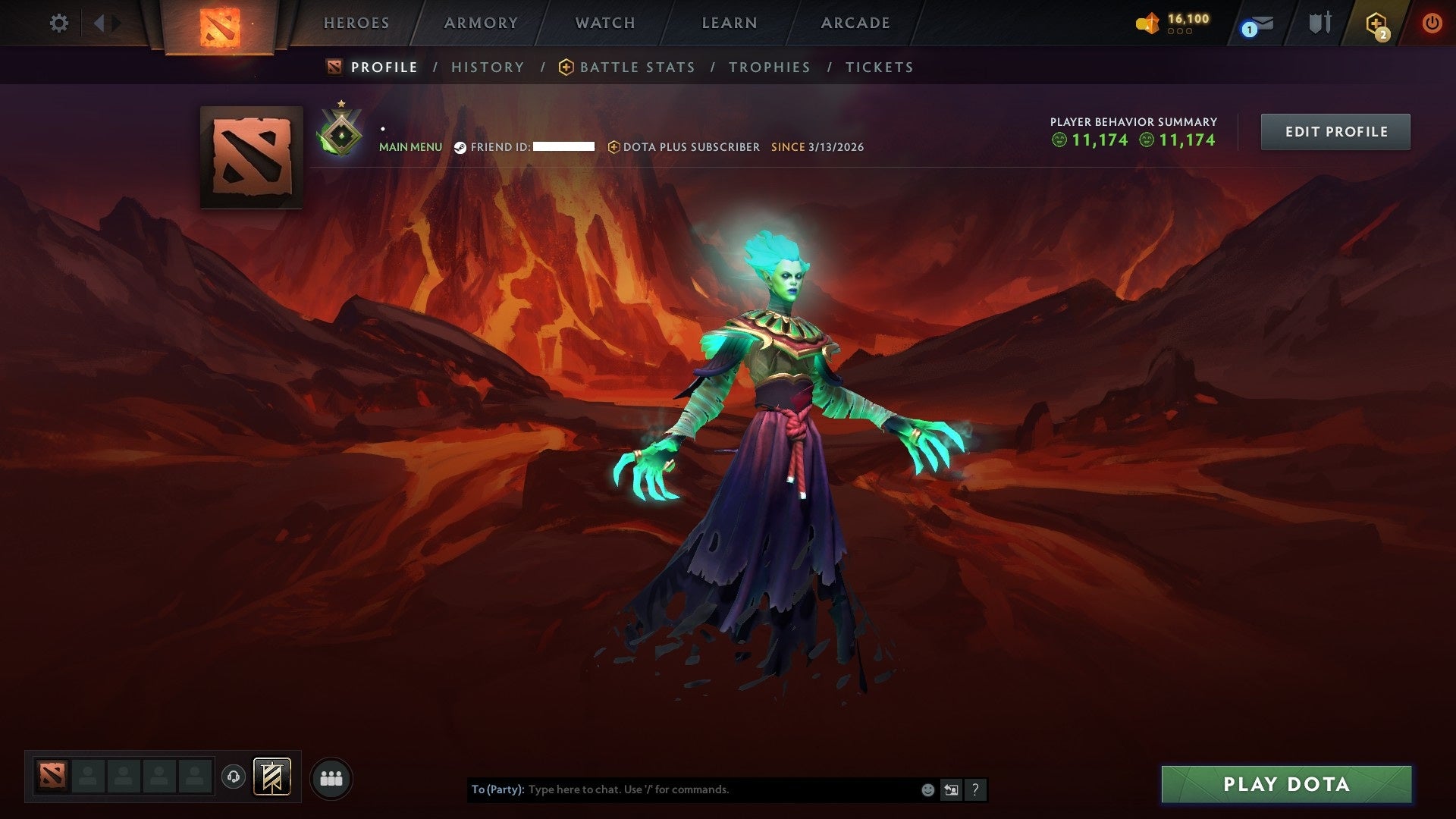This screenshot has height=819, width=1456.
Task: Click the headset voice chat icon
Action: pyautogui.click(x=235, y=777)
